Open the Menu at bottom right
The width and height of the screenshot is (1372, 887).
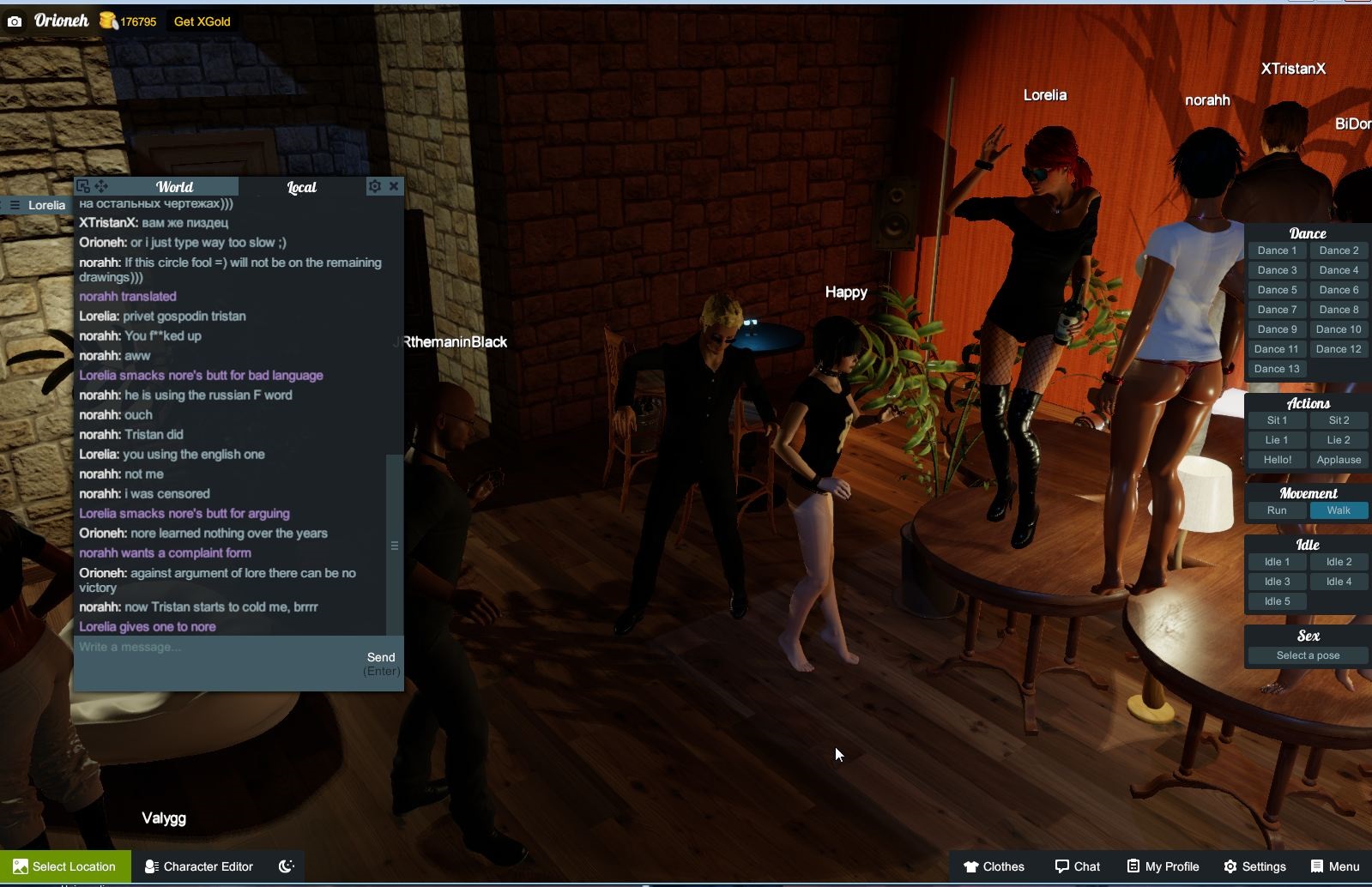1335,866
